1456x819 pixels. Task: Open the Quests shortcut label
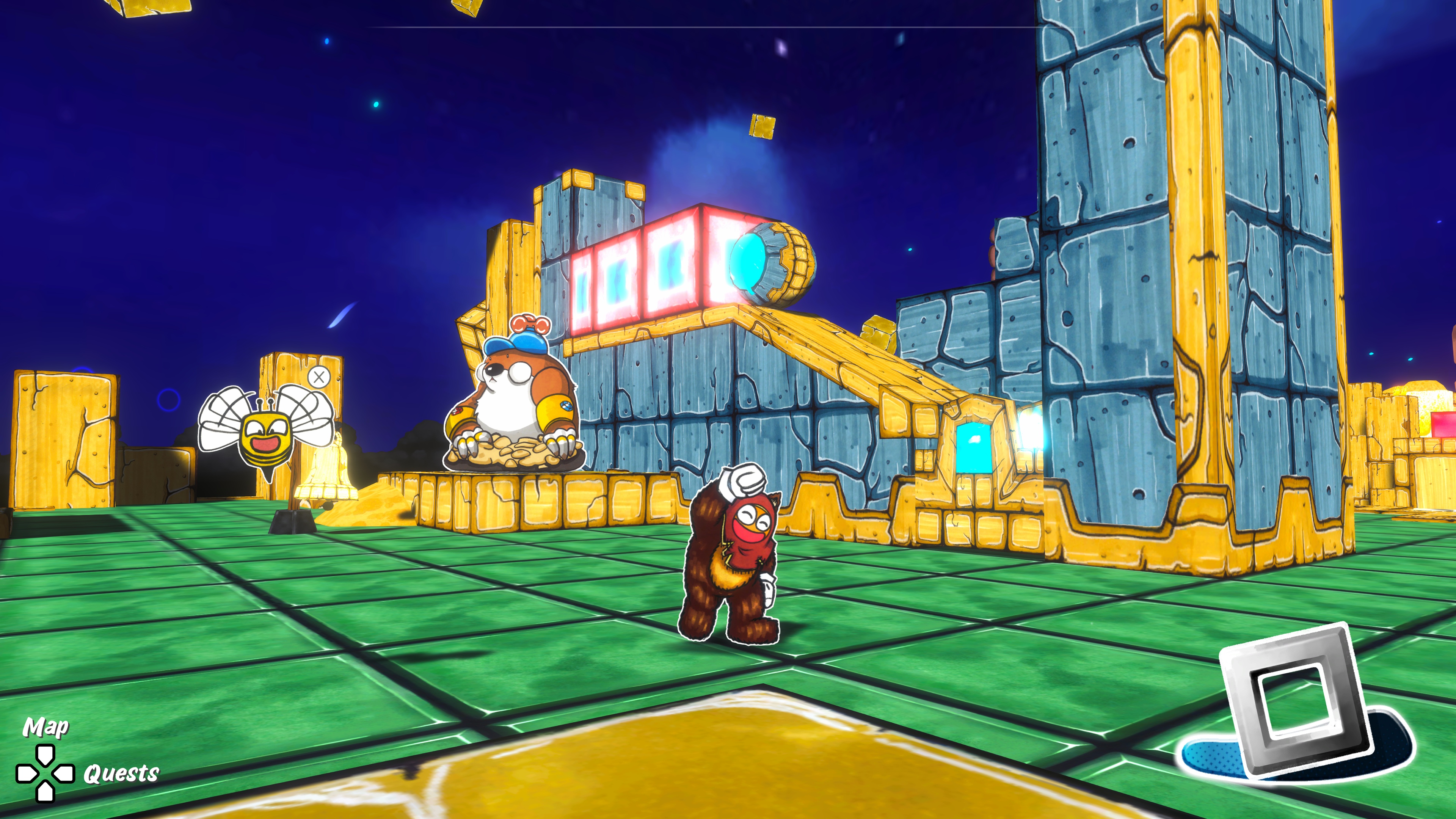121,773
